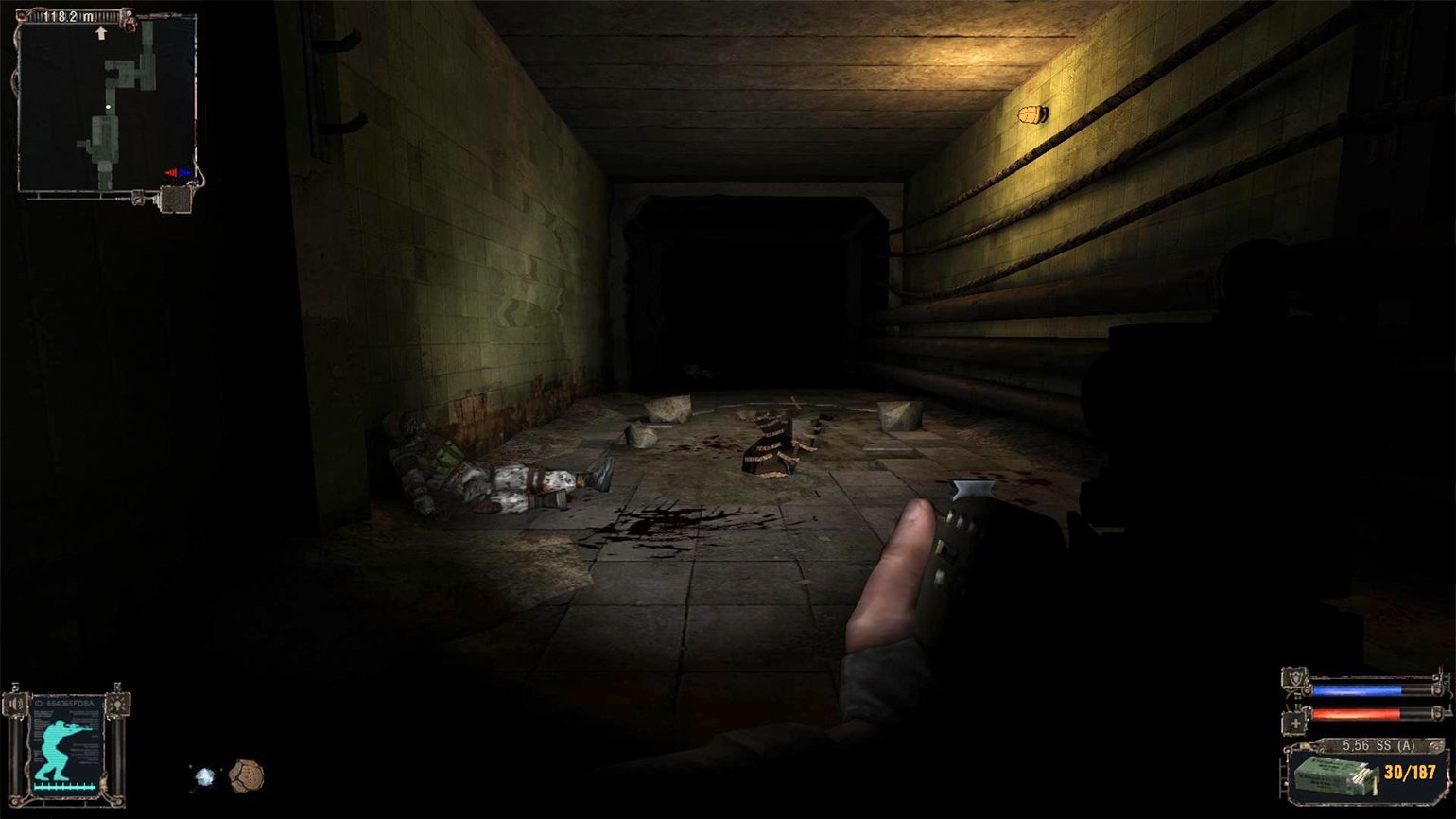Select the glowing white artifact icon

point(204,777)
